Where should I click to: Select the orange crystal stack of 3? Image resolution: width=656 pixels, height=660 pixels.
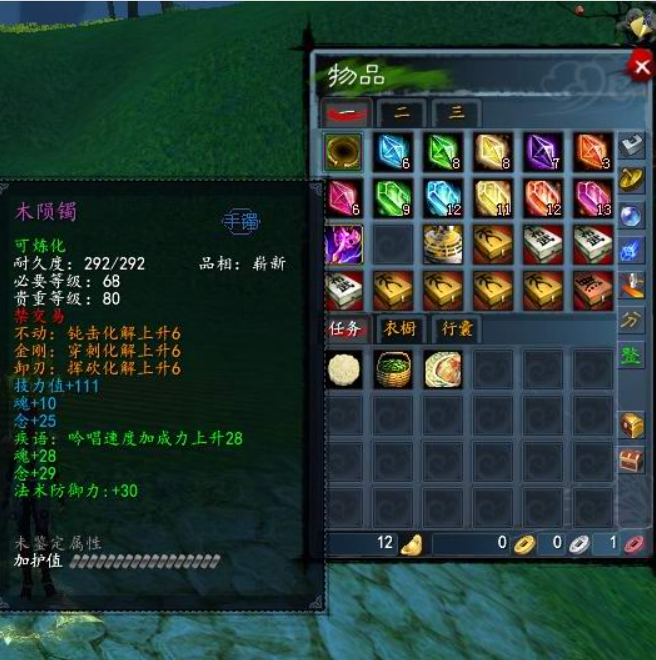tap(592, 151)
